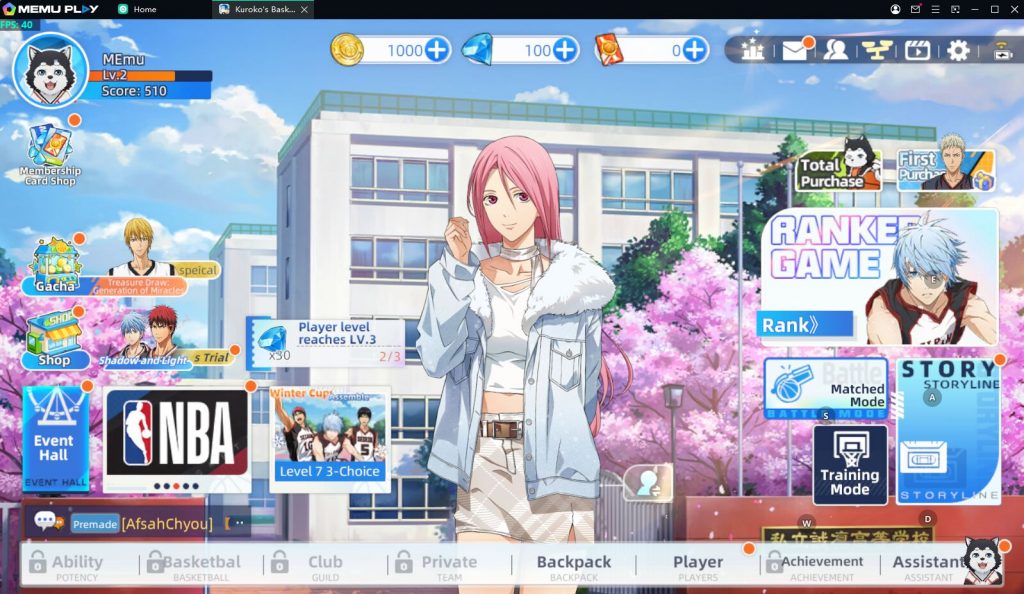Open the Total Purchase offer
This screenshot has width=1024, height=594.
[x=838, y=169]
